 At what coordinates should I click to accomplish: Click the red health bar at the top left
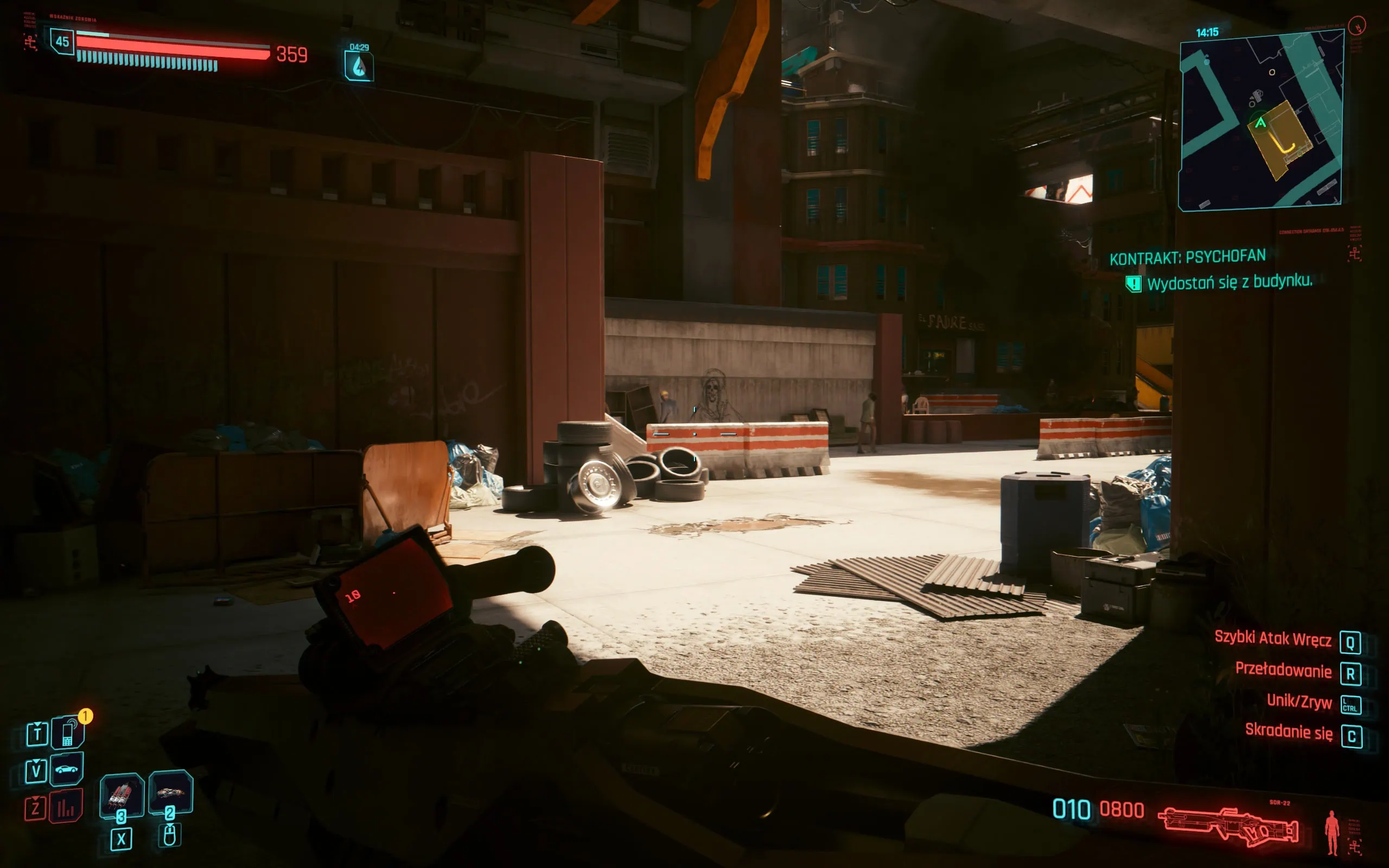[x=172, y=47]
